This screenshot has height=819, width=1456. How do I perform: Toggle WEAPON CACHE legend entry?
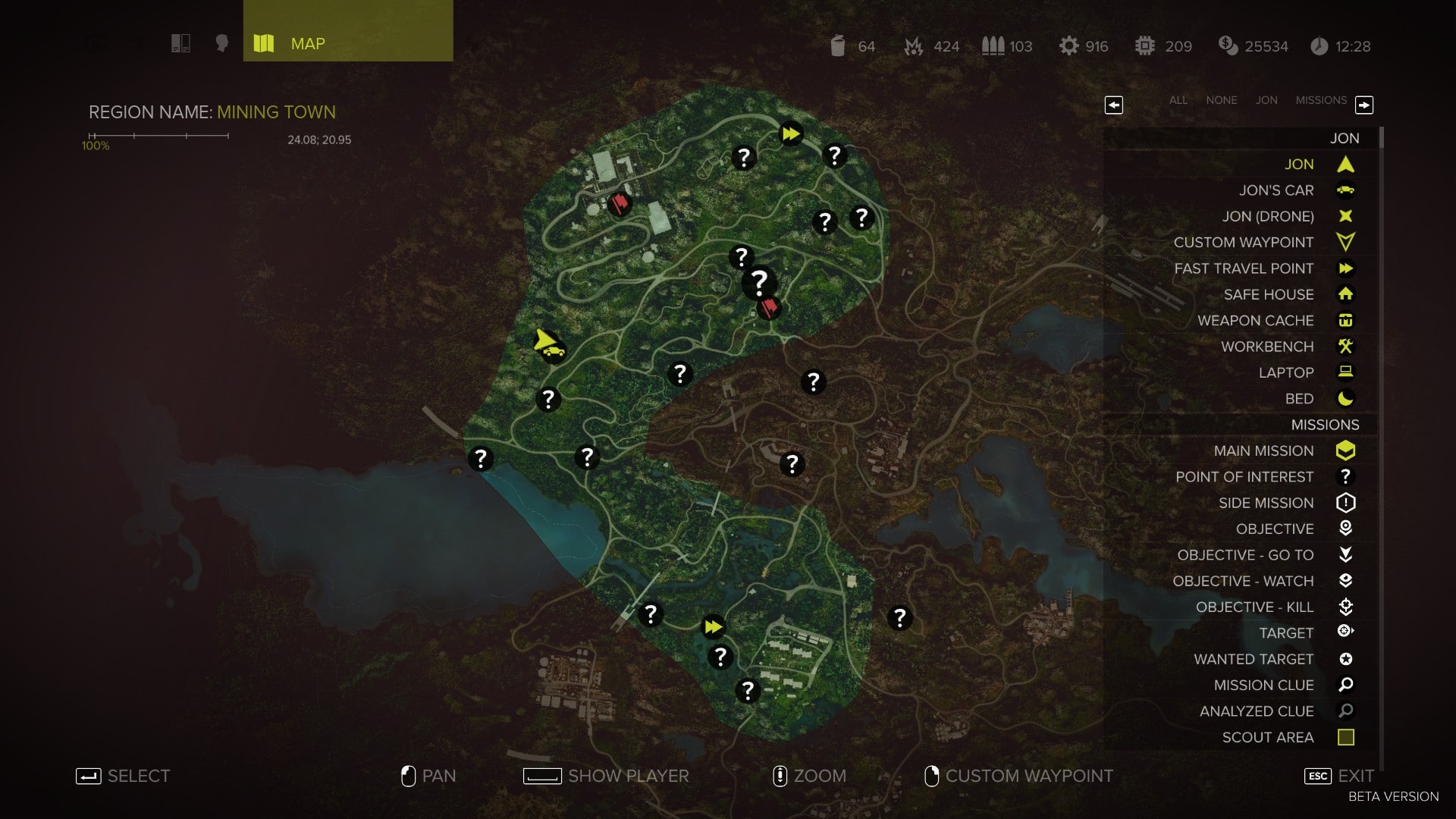point(1255,321)
